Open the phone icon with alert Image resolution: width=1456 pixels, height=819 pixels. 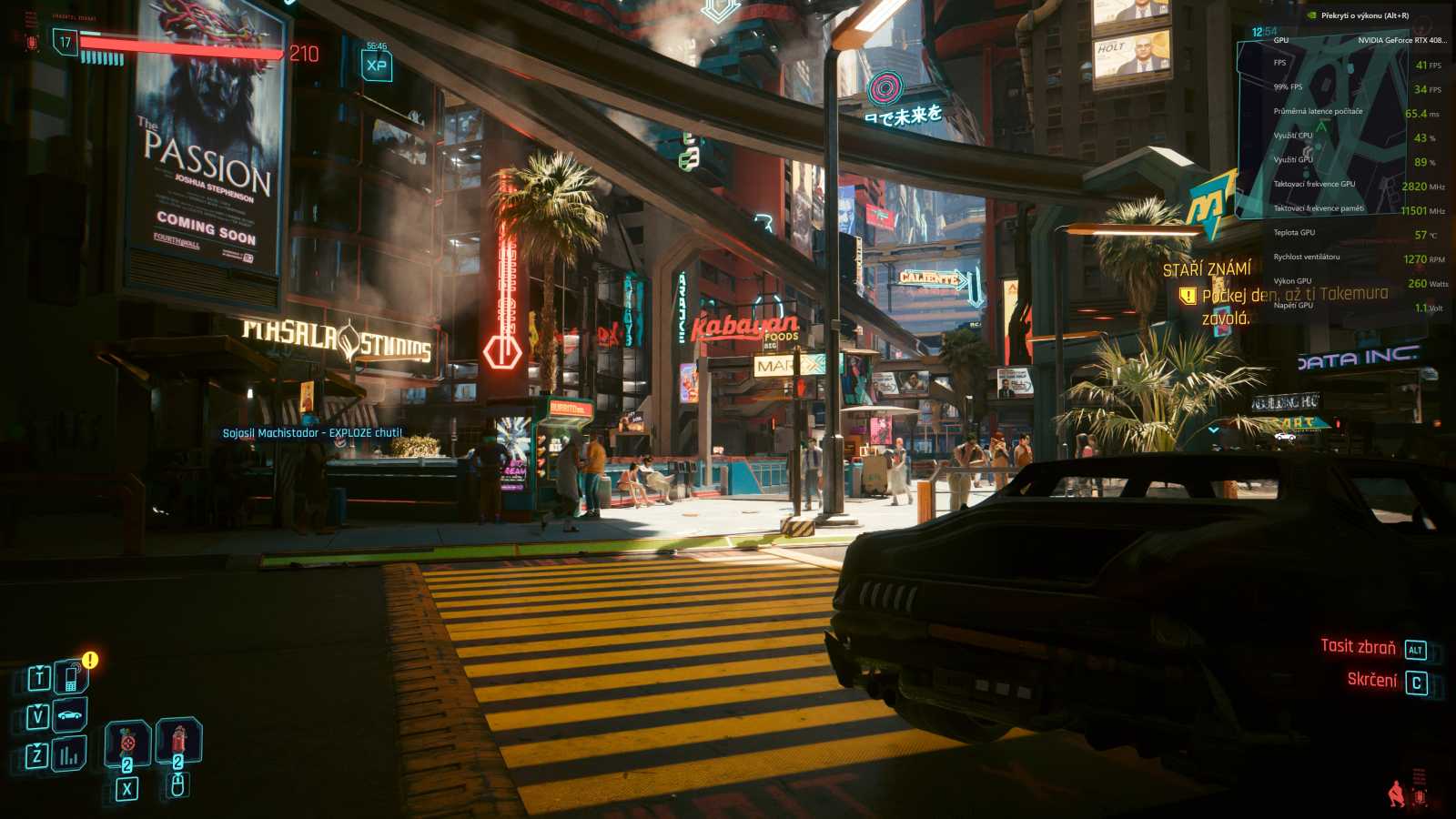click(x=70, y=677)
